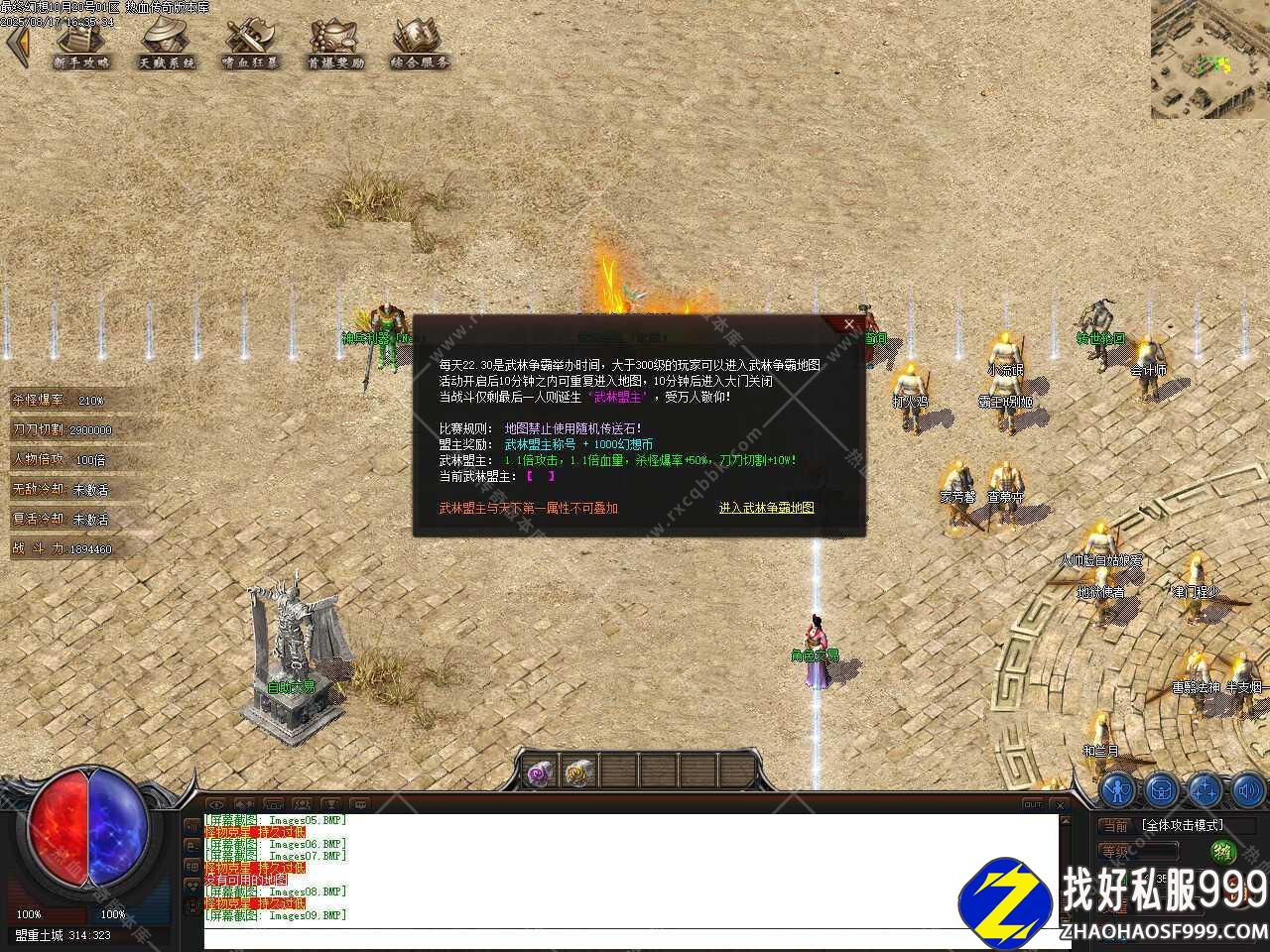Collapse the top menu with the arrow
Image resolution: width=1270 pixels, height=952 pixels.
17,46
